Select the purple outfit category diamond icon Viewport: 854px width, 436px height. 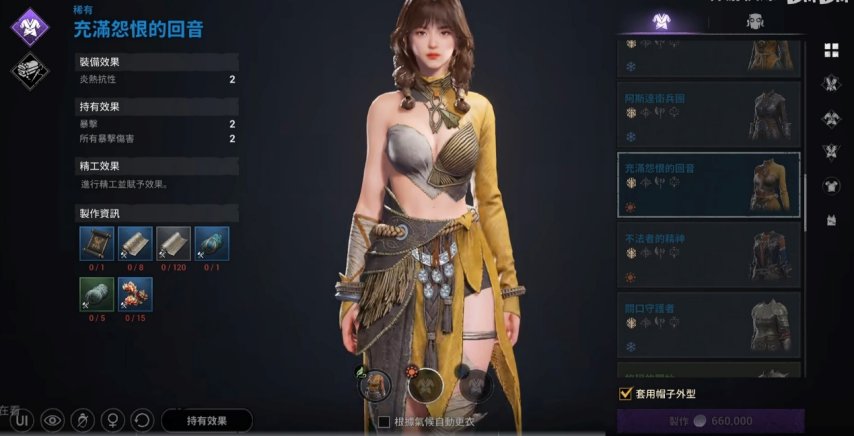point(29,27)
